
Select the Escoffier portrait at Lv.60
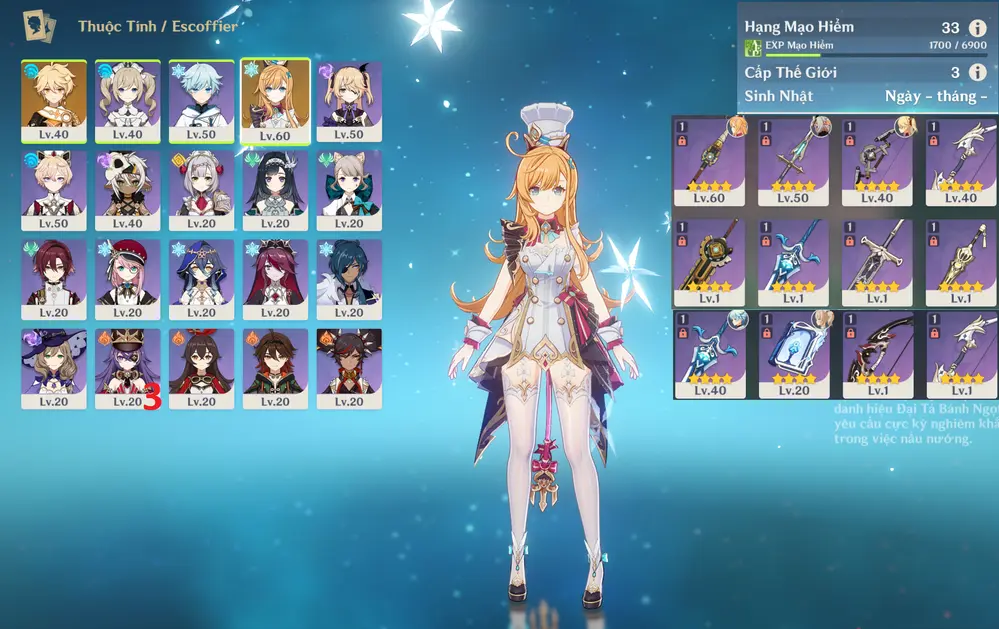275,100
